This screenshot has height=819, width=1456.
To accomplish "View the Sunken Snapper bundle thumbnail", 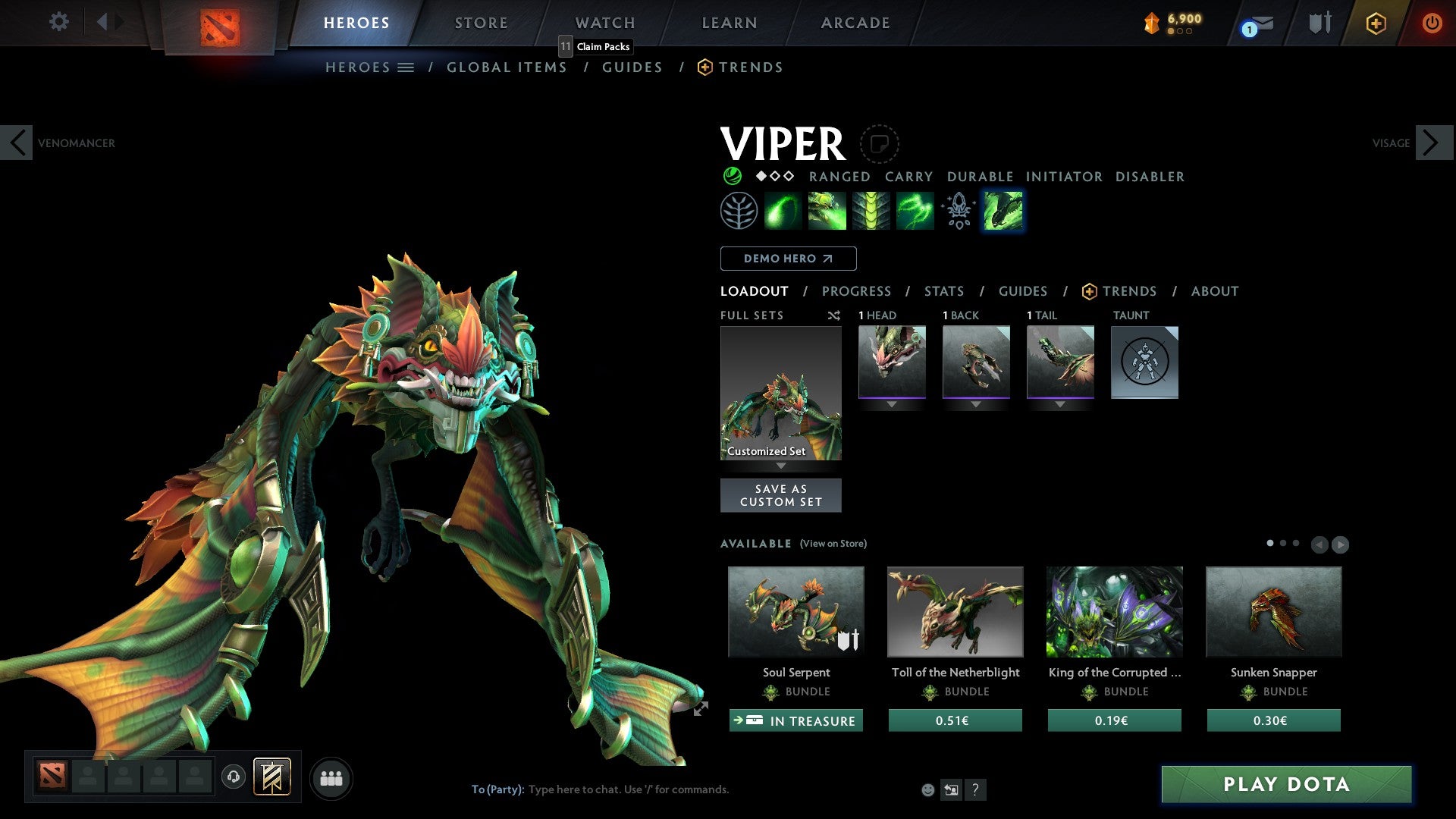I will click(x=1273, y=611).
